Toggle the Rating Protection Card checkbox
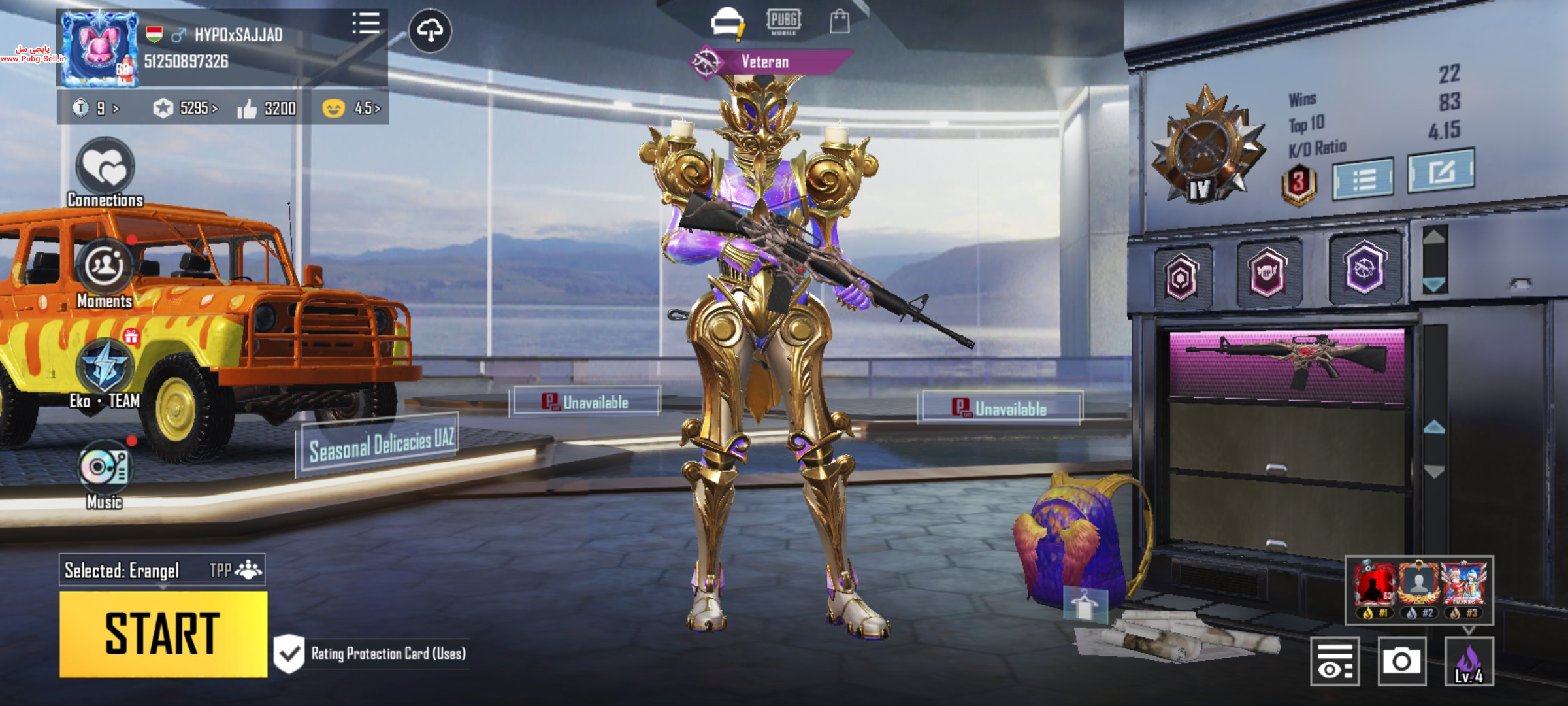Image resolution: width=1568 pixels, height=706 pixels. coord(289,653)
